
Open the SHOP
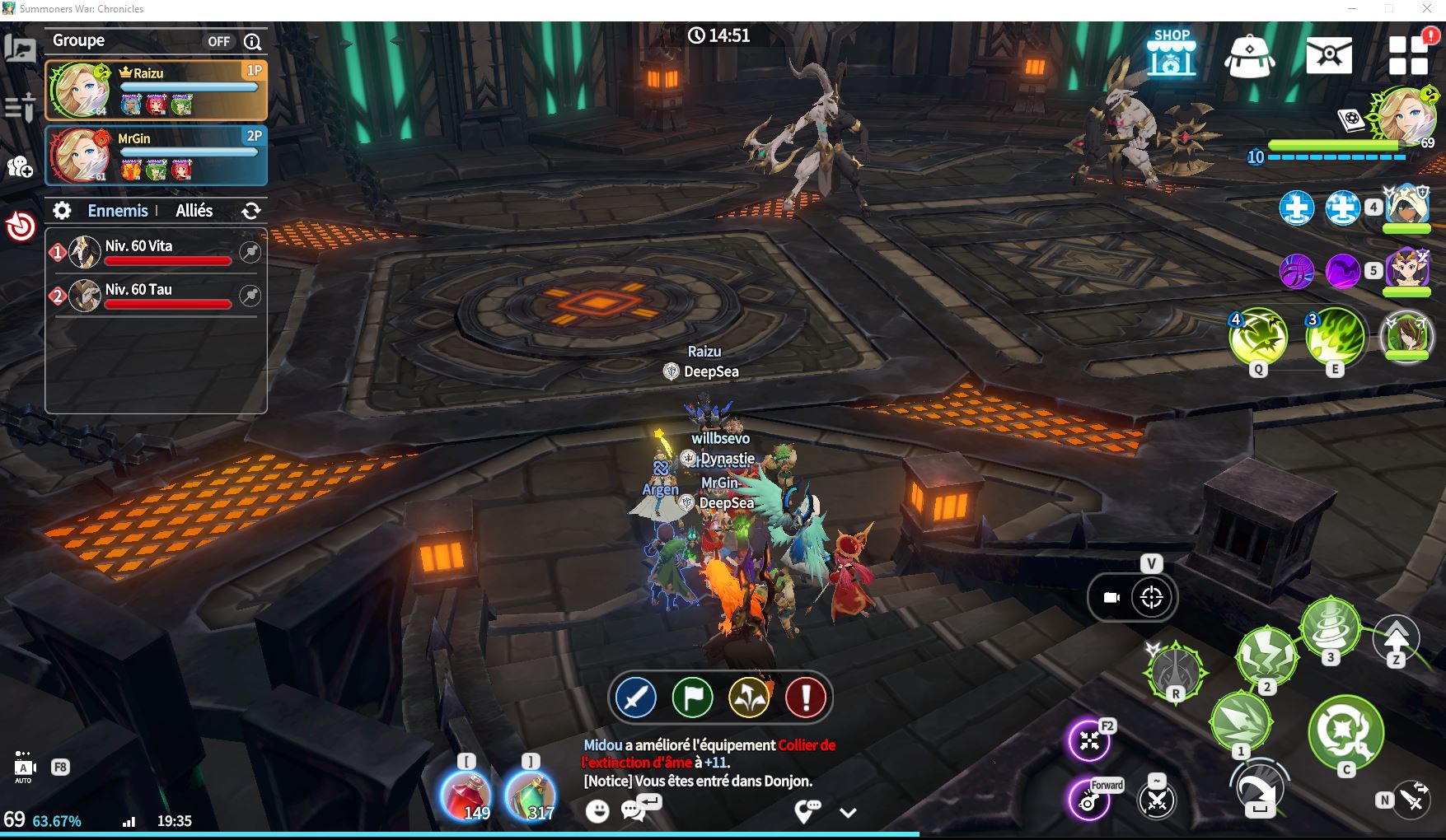click(1172, 53)
